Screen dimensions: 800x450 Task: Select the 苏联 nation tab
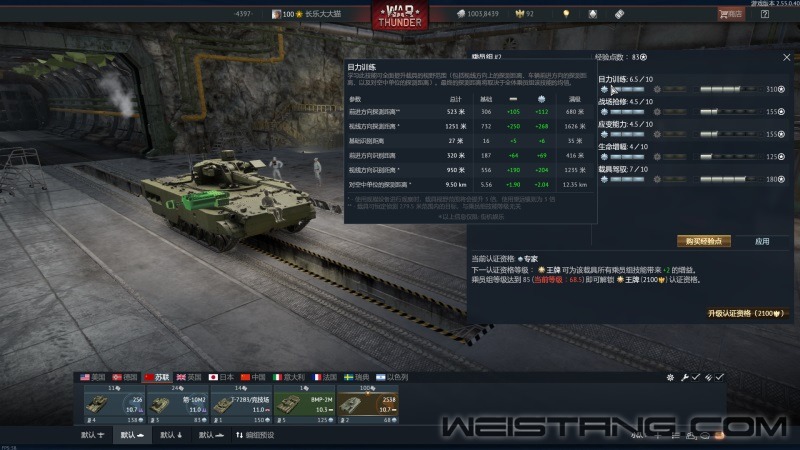tap(155, 377)
